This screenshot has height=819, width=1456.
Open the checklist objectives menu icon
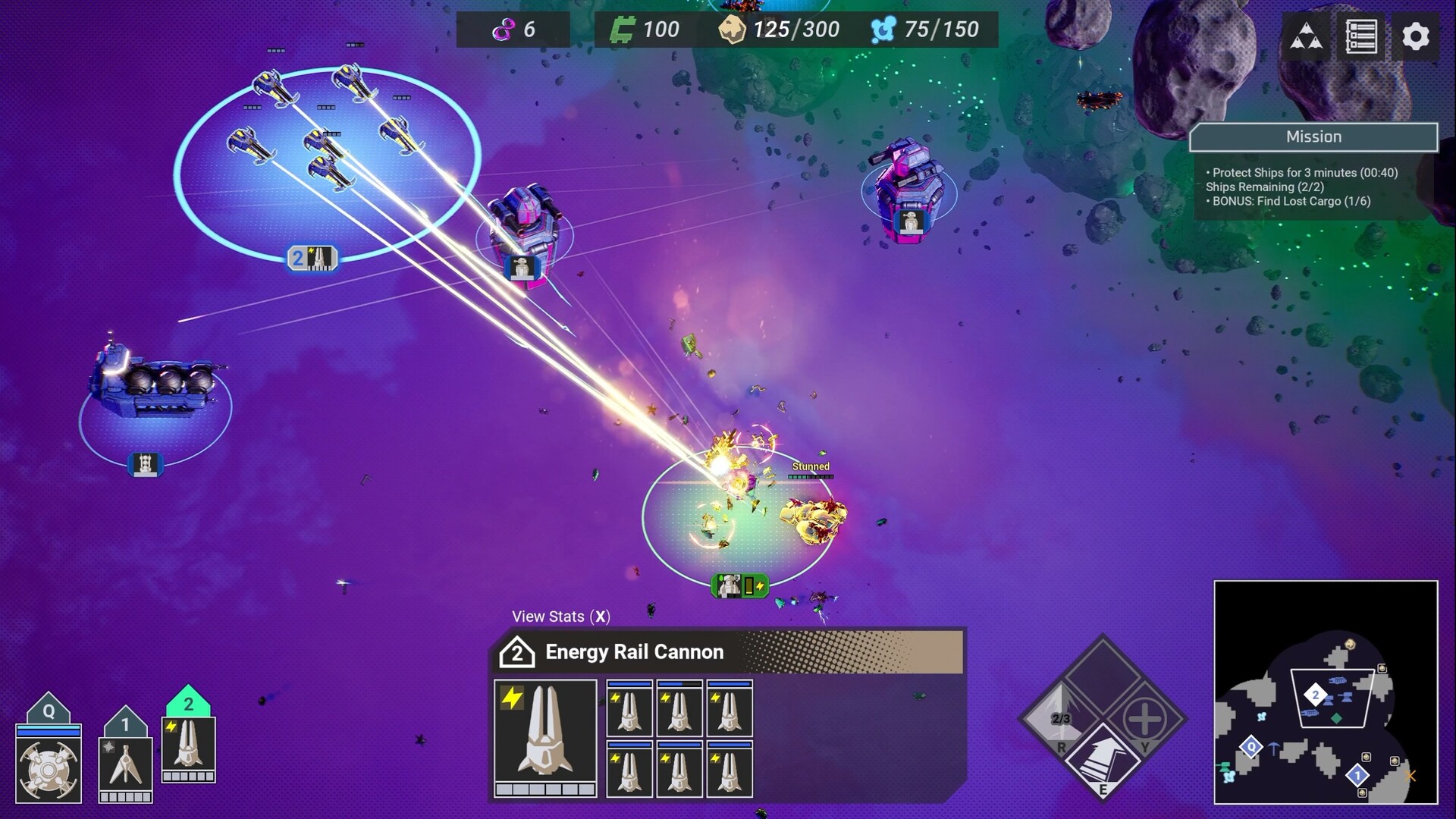1361,36
